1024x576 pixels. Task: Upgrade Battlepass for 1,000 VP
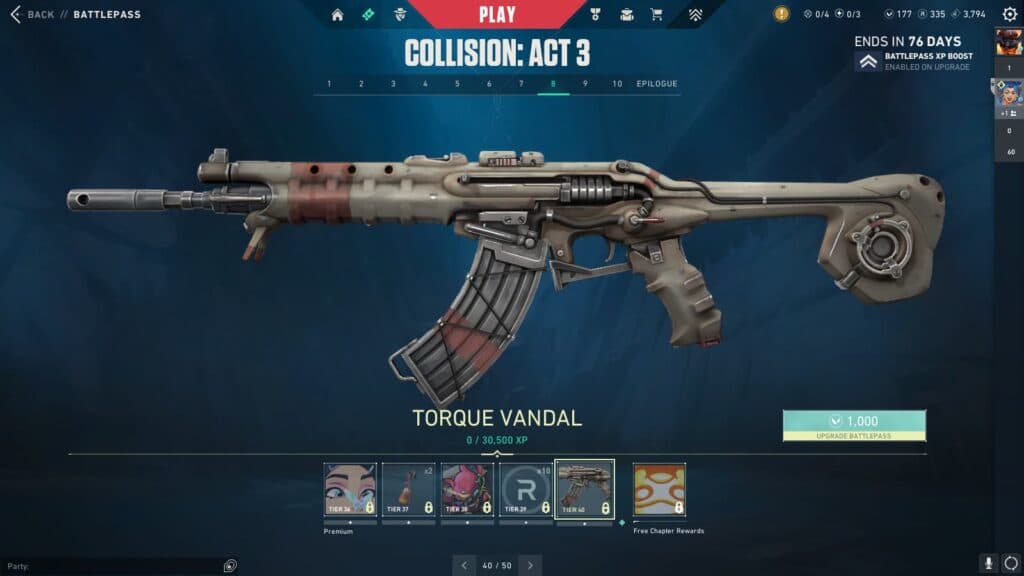pyautogui.click(x=854, y=425)
